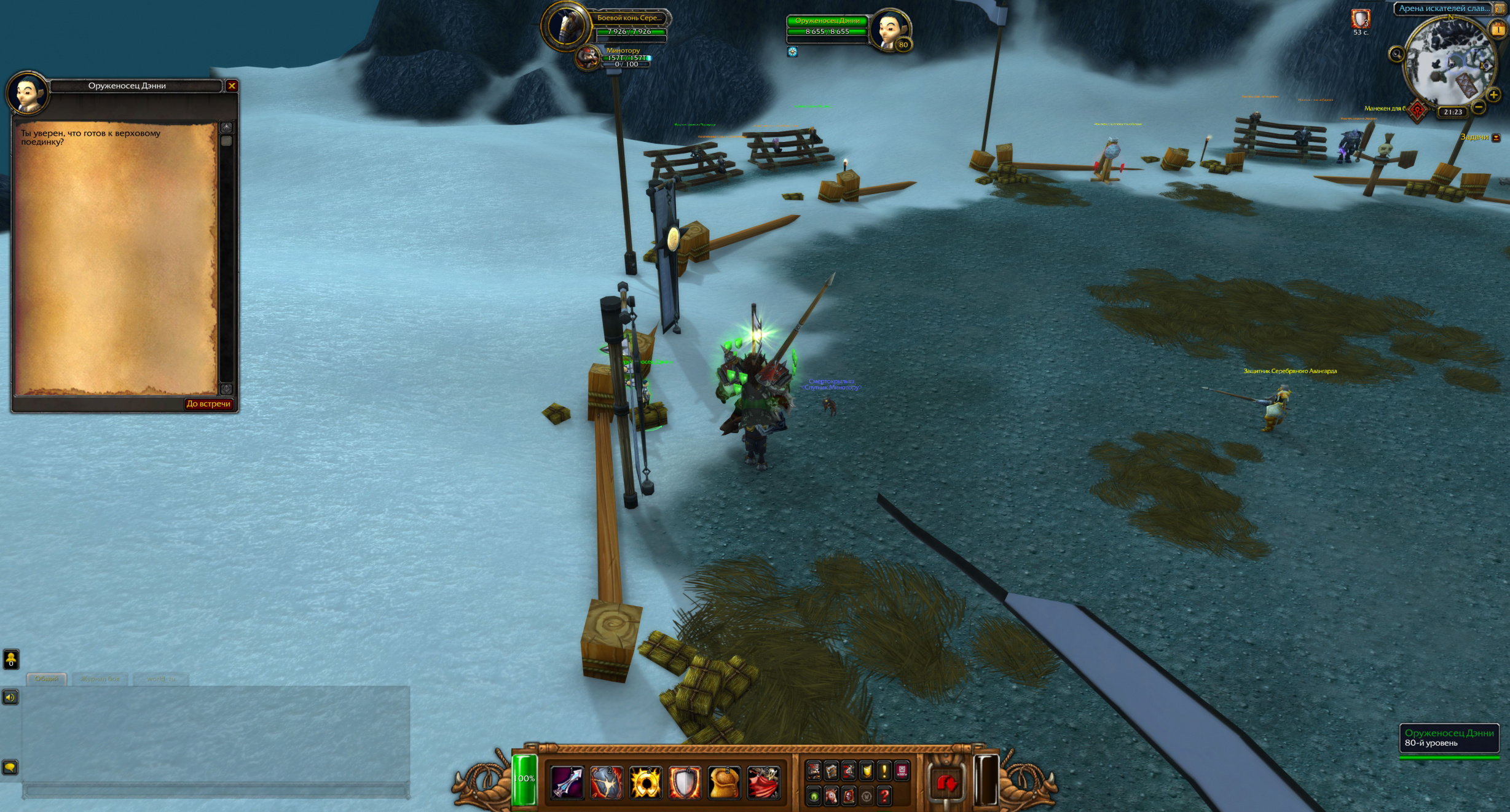Activate the red-caped skeleton ability in slot 6
Image resolution: width=1510 pixels, height=812 pixels.
tap(763, 783)
